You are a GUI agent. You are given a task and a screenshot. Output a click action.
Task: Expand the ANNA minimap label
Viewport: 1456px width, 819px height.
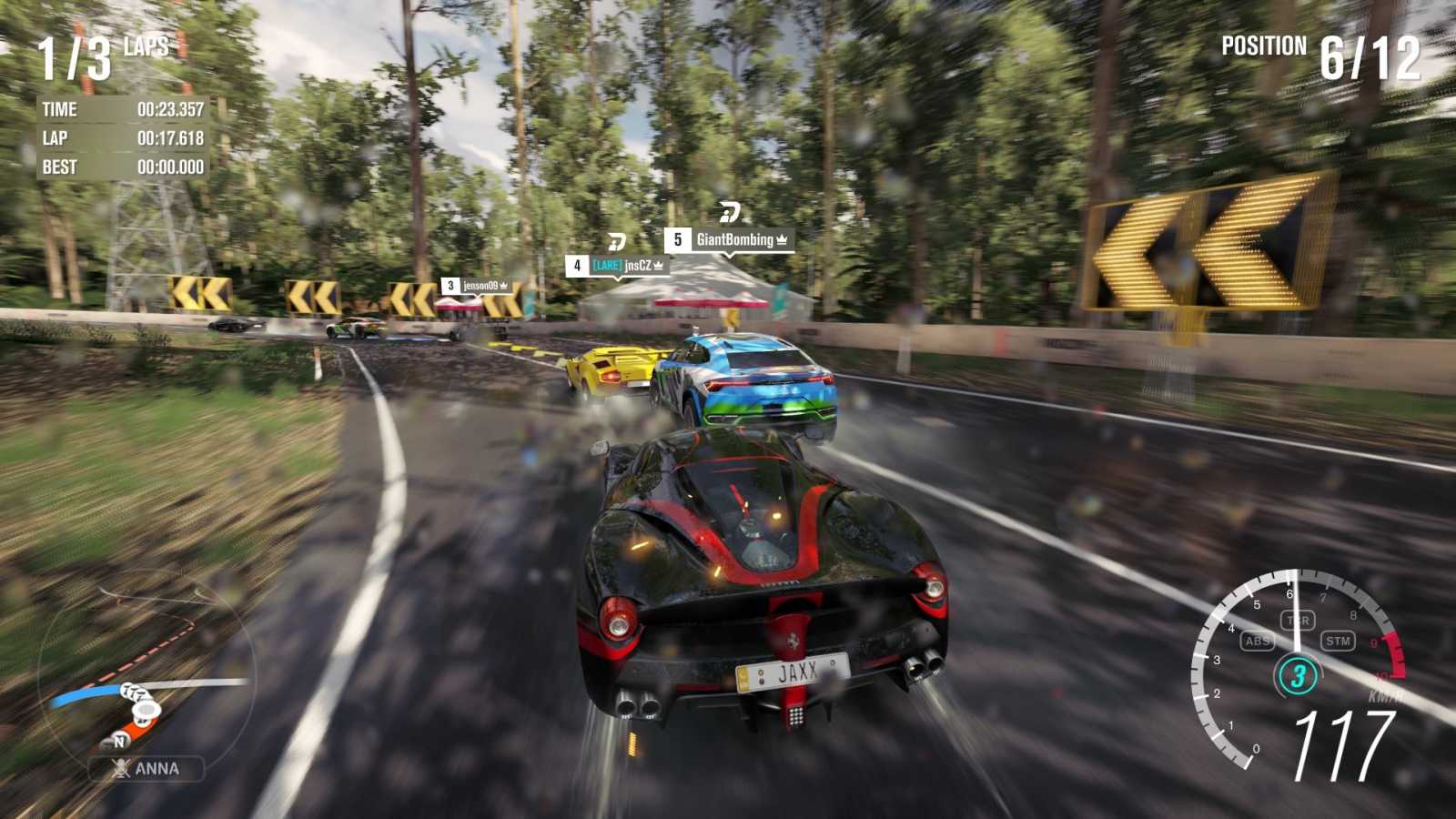click(x=146, y=769)
